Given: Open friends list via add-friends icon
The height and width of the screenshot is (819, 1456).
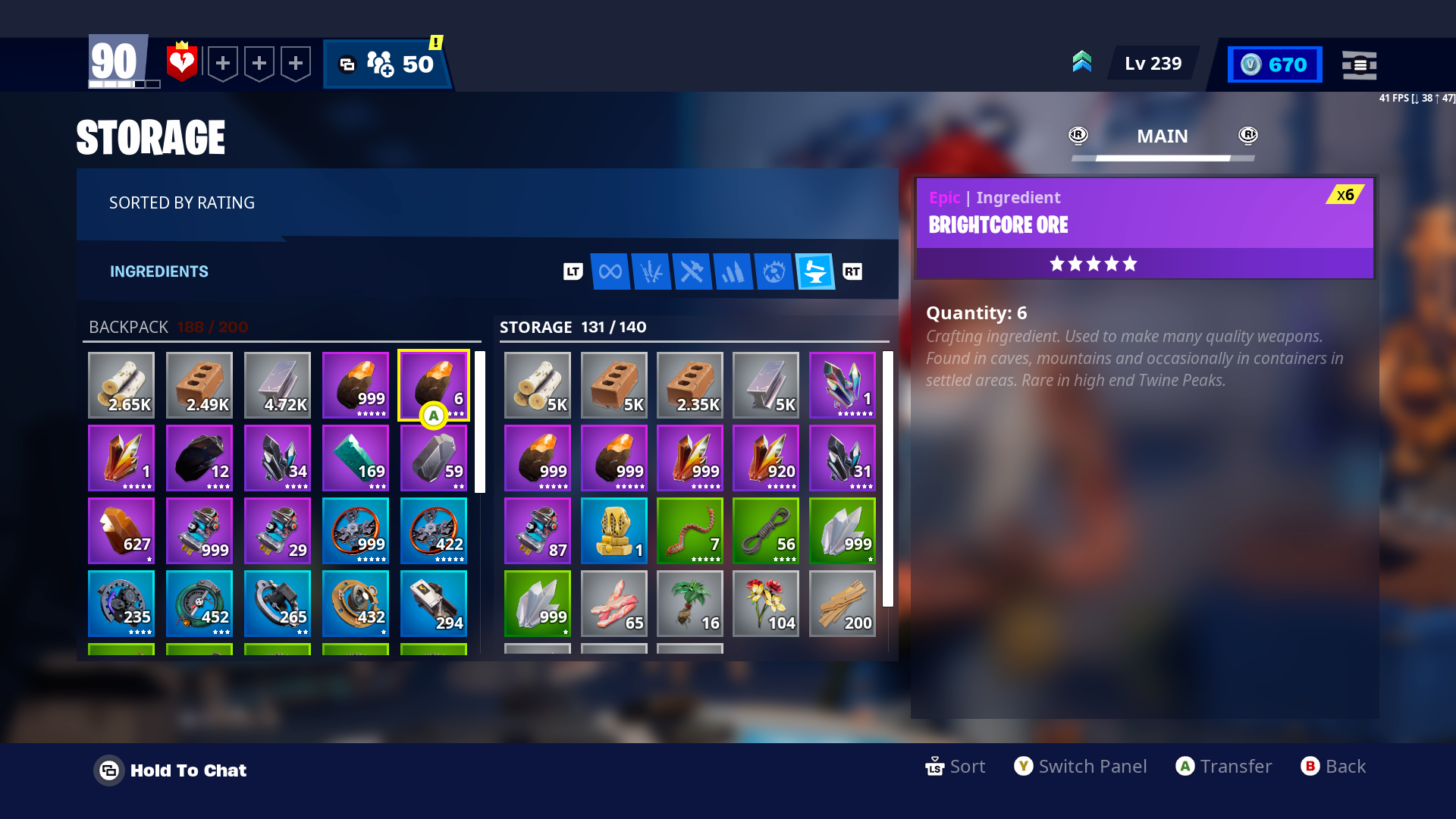Looking at the screenshot, I should click(x=381, y=64).
